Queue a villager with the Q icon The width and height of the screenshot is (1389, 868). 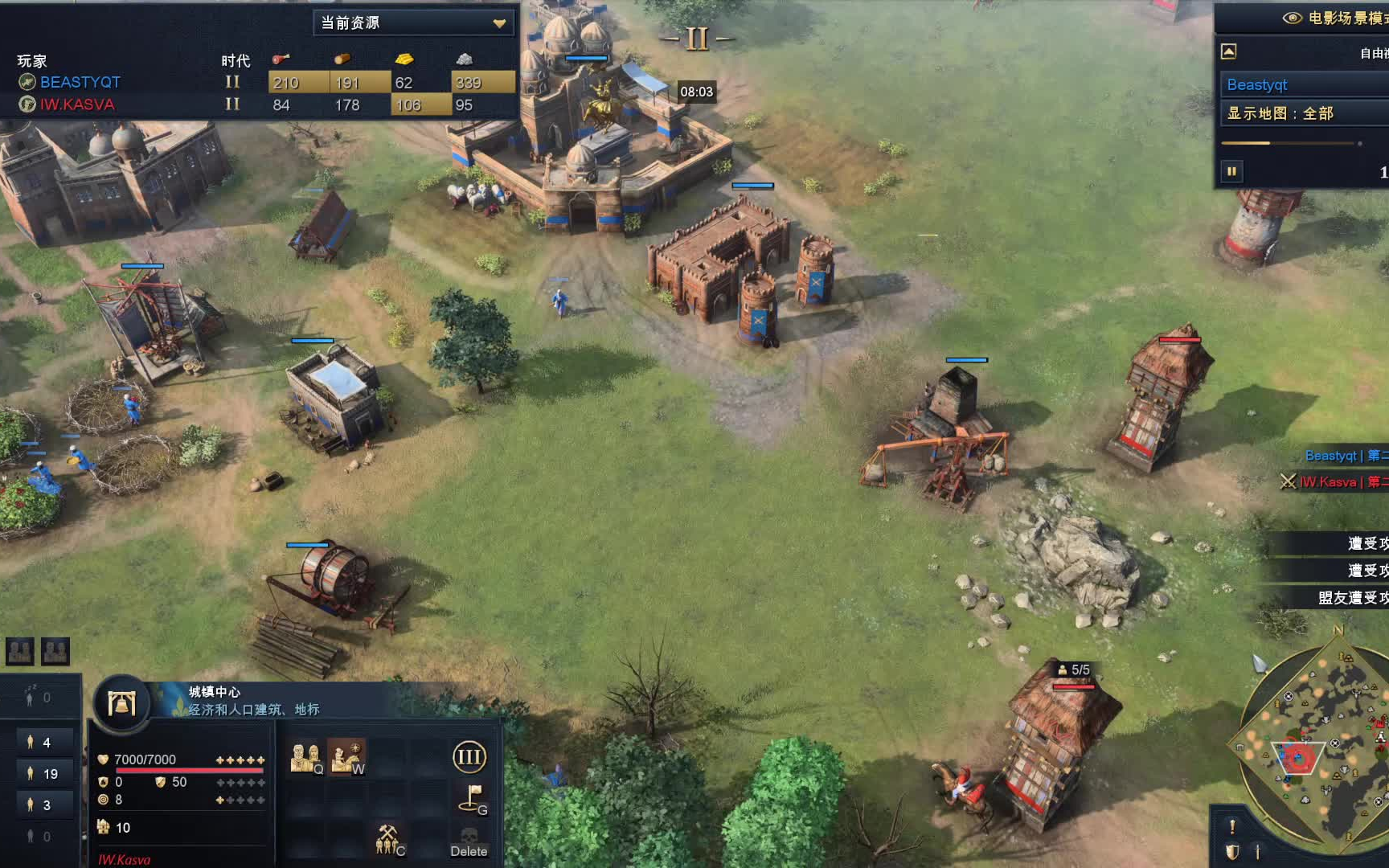point(305,758)
